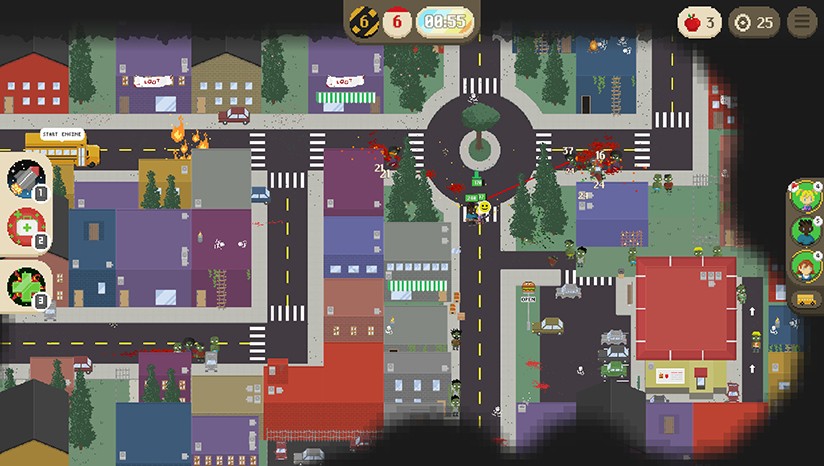
Task: Activate the rocket strike ability
Action: (25, 180)
